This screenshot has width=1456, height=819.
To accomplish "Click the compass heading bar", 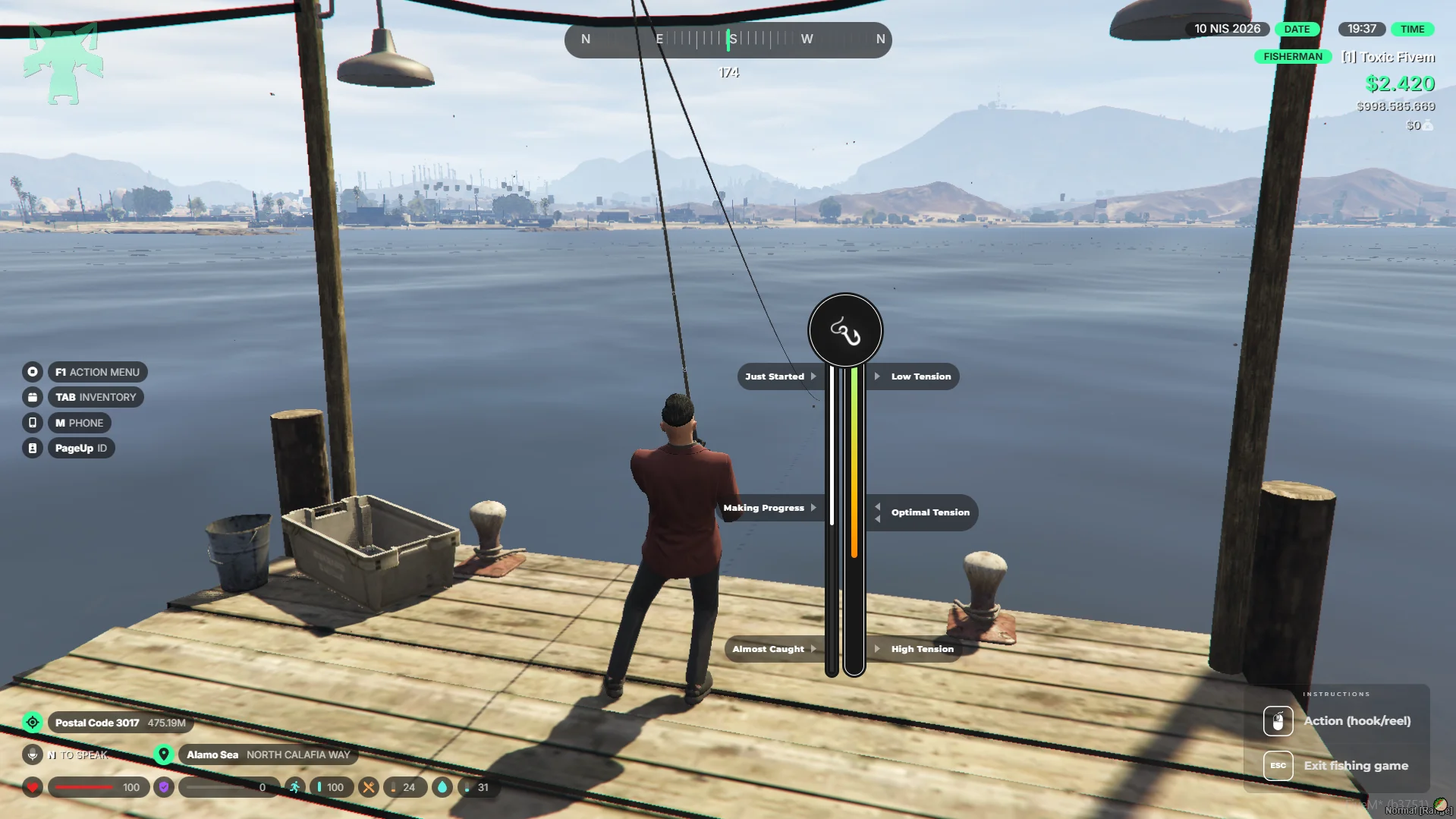I will (x=728, y=39).
